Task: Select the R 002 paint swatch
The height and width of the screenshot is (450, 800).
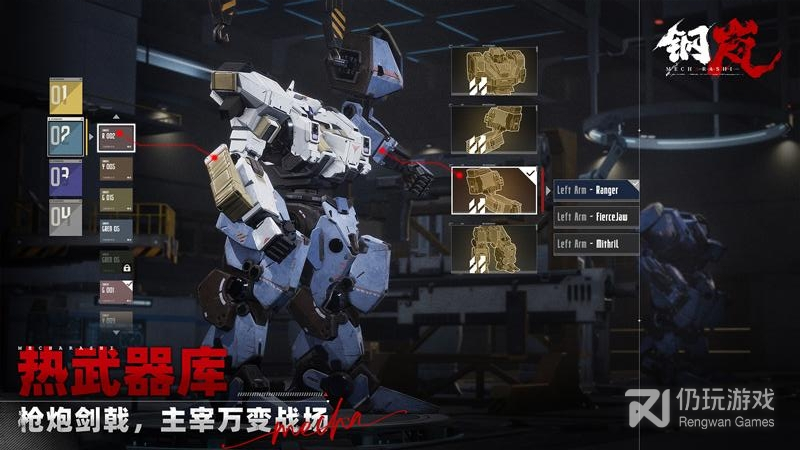Action: 115,137
